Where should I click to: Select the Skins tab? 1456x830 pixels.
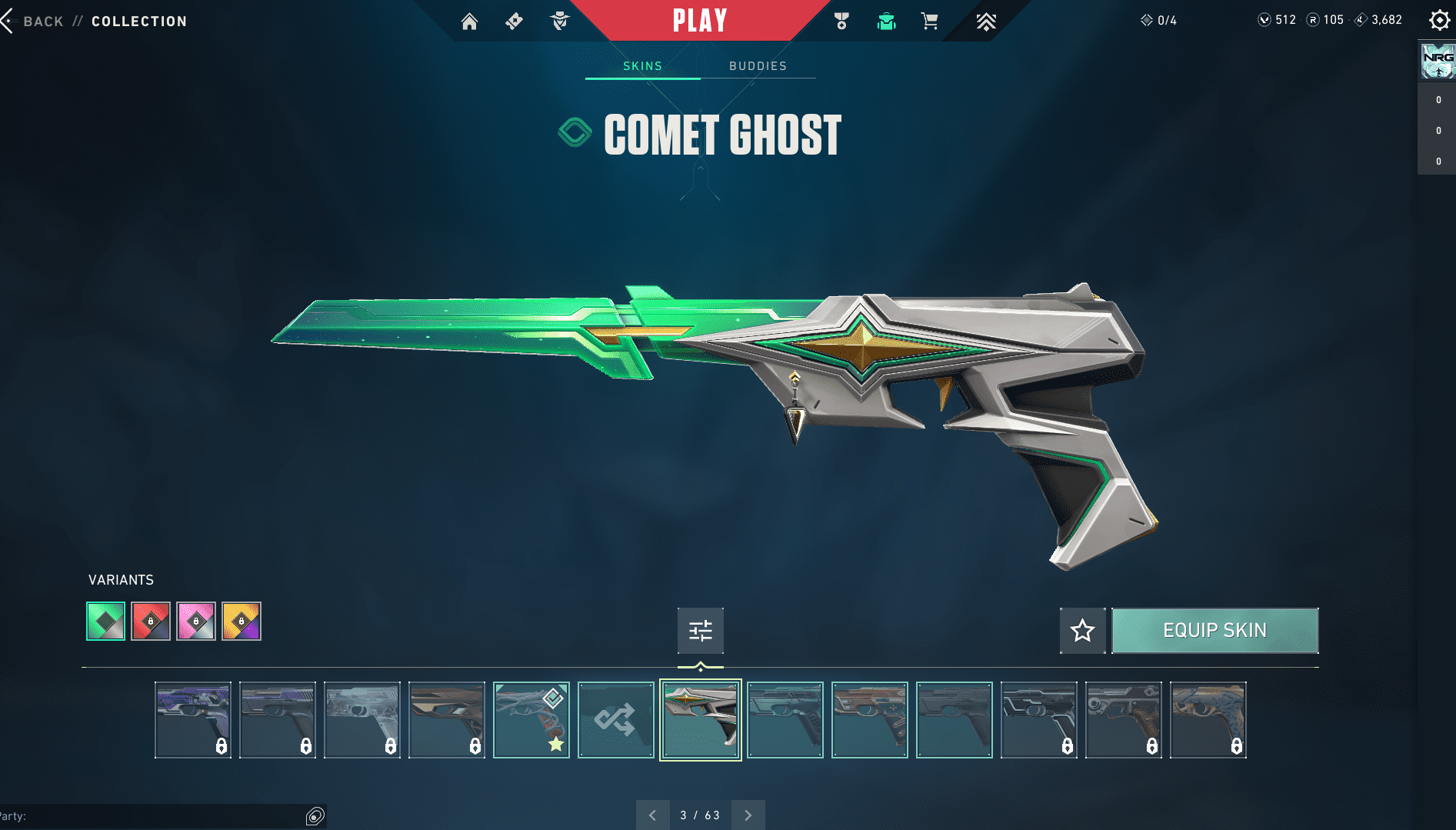(x=642, y=66)
